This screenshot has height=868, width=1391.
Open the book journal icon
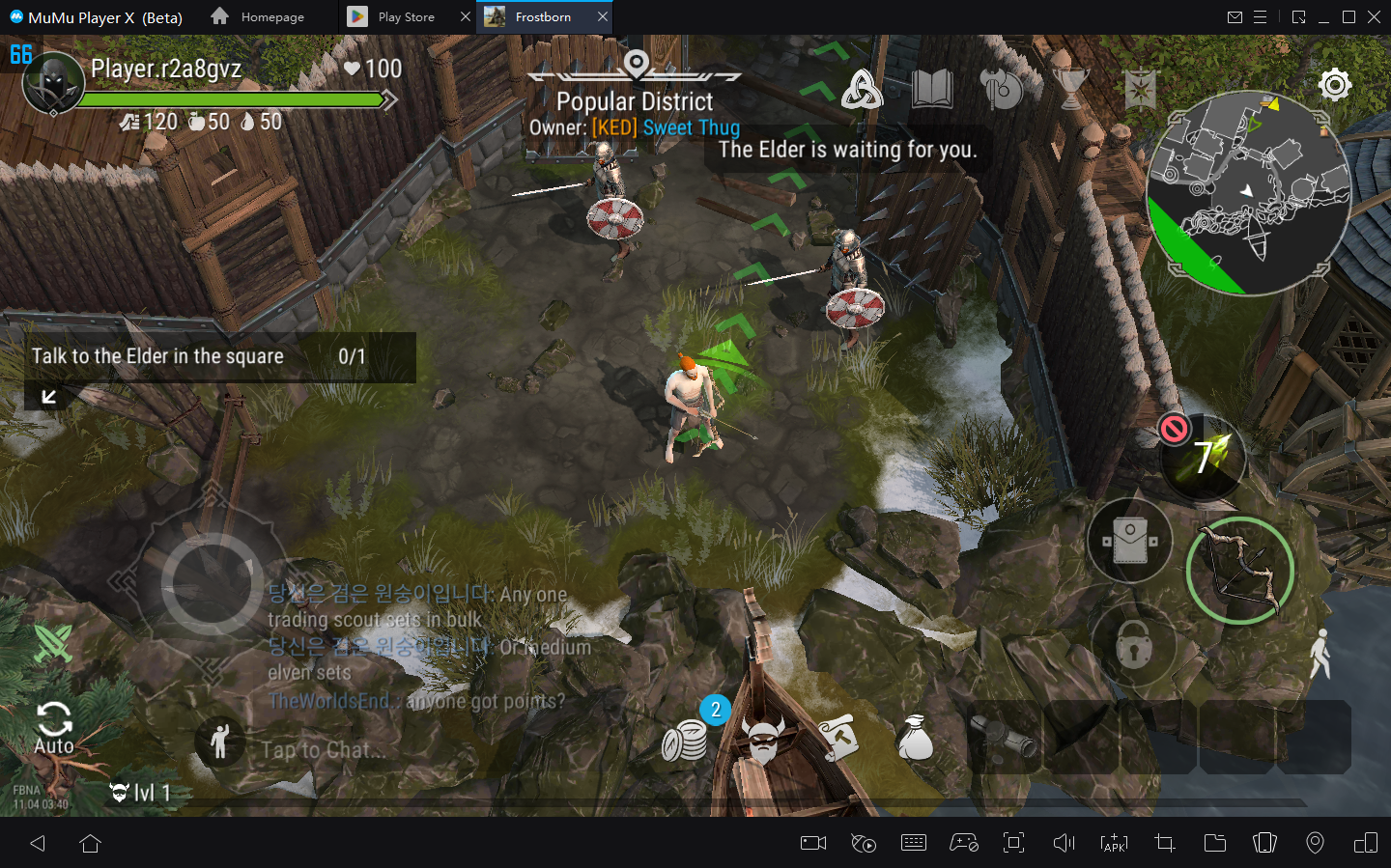pyautogui.click(x=931, y=90)
